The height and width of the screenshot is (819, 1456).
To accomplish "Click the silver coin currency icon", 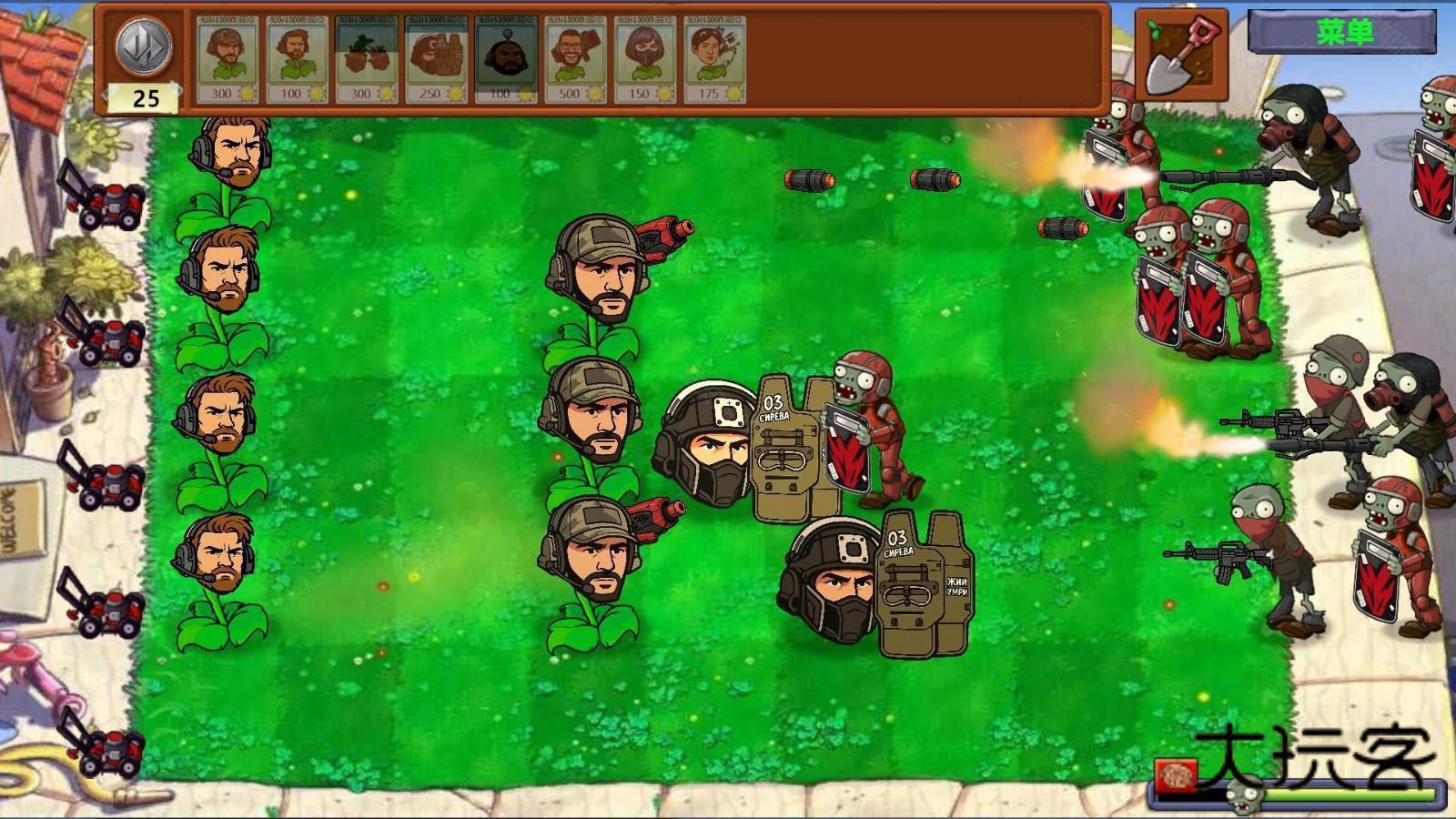I will 145,46.
